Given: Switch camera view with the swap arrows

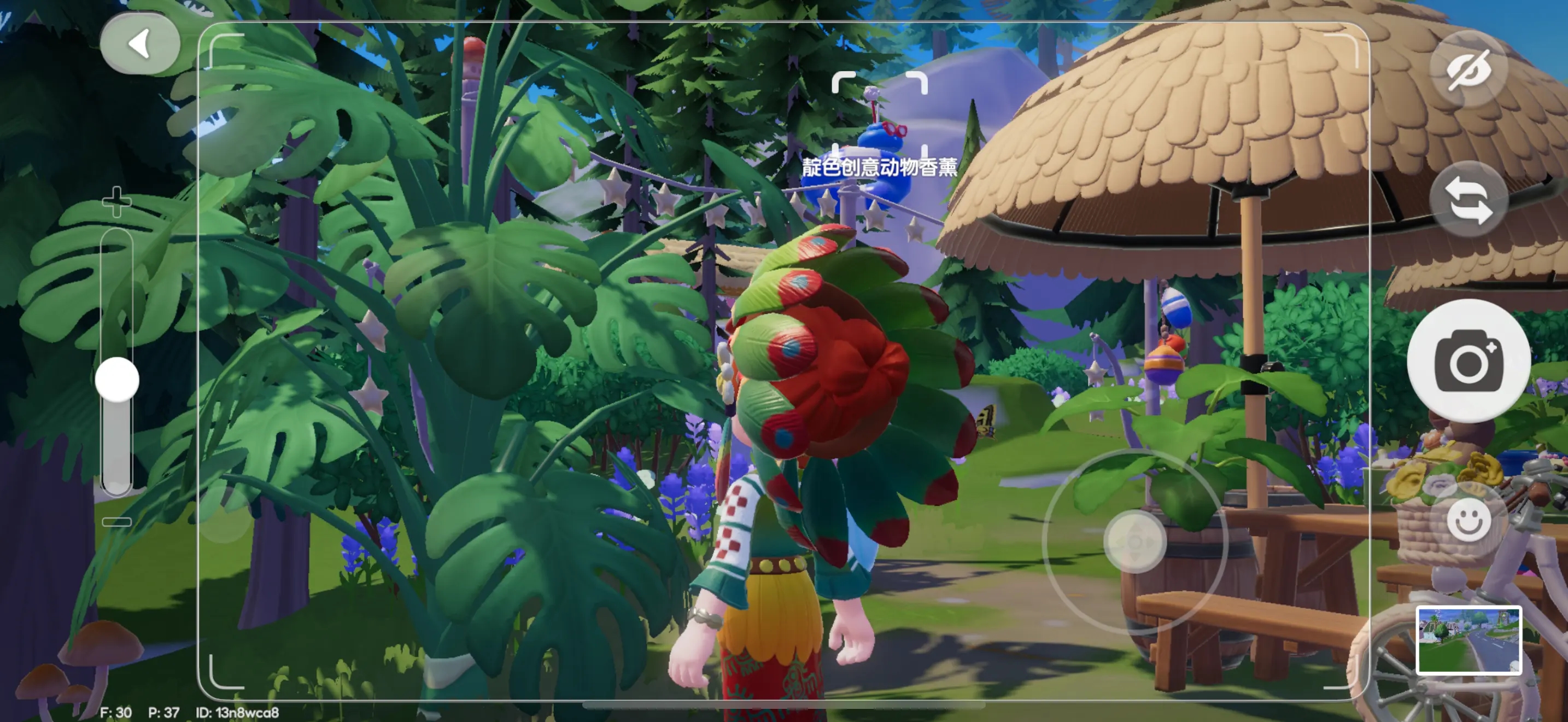Looking at the screenshot, I should pos(1468,199).
